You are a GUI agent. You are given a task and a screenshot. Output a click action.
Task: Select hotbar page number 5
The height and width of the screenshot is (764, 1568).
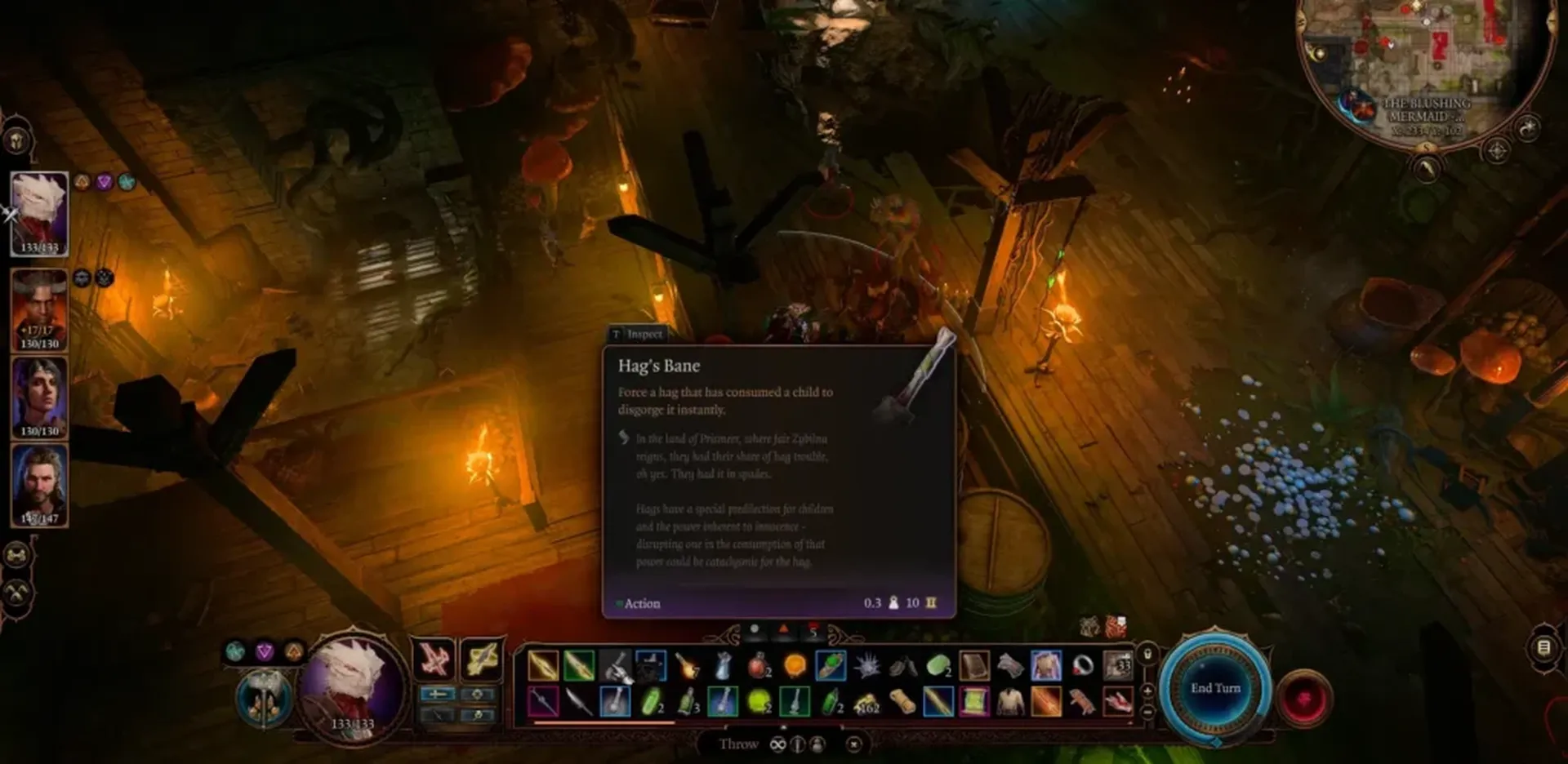(x=813, y=630)
